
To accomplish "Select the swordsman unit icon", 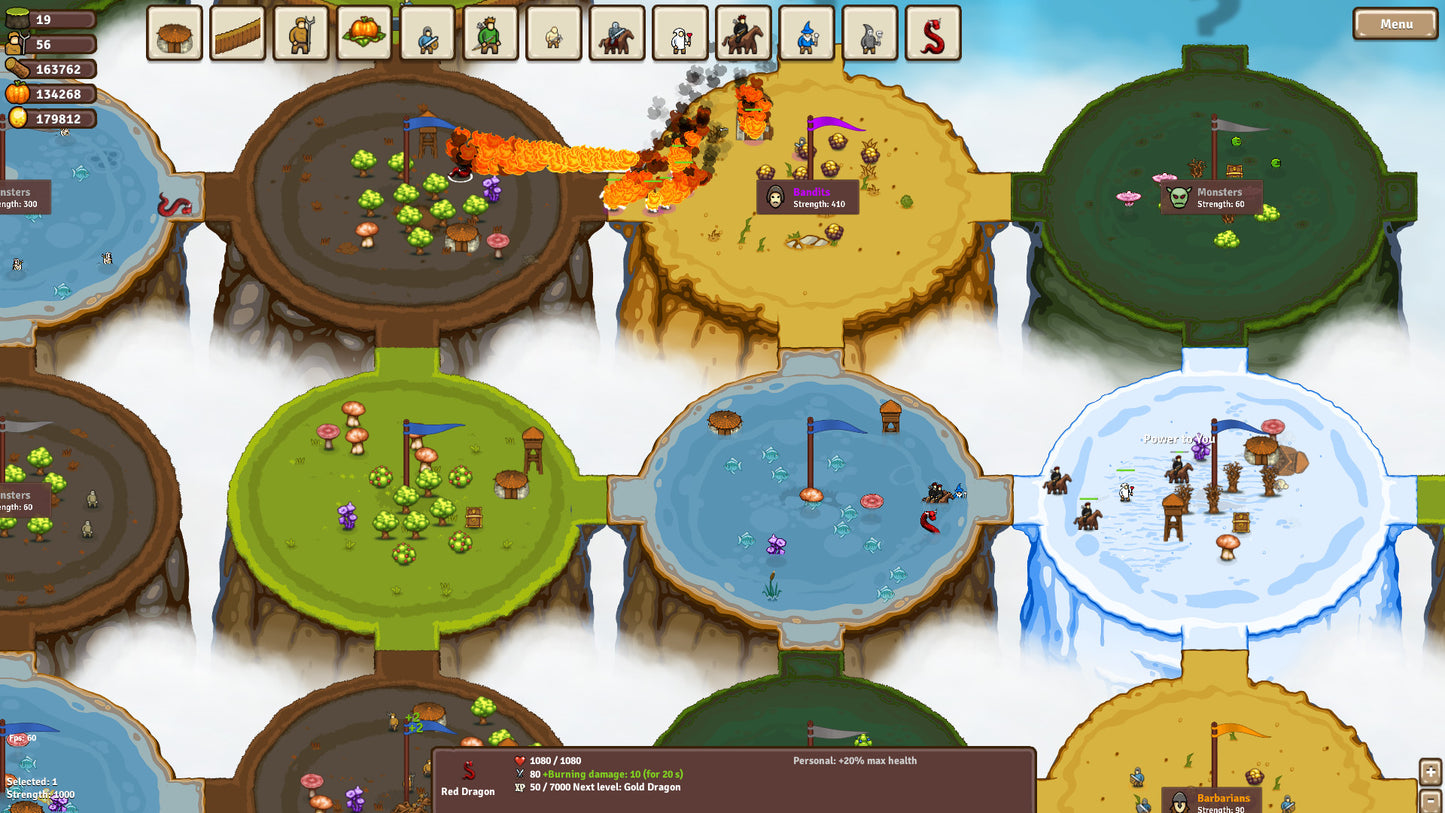I will click(x=427, y=33).
